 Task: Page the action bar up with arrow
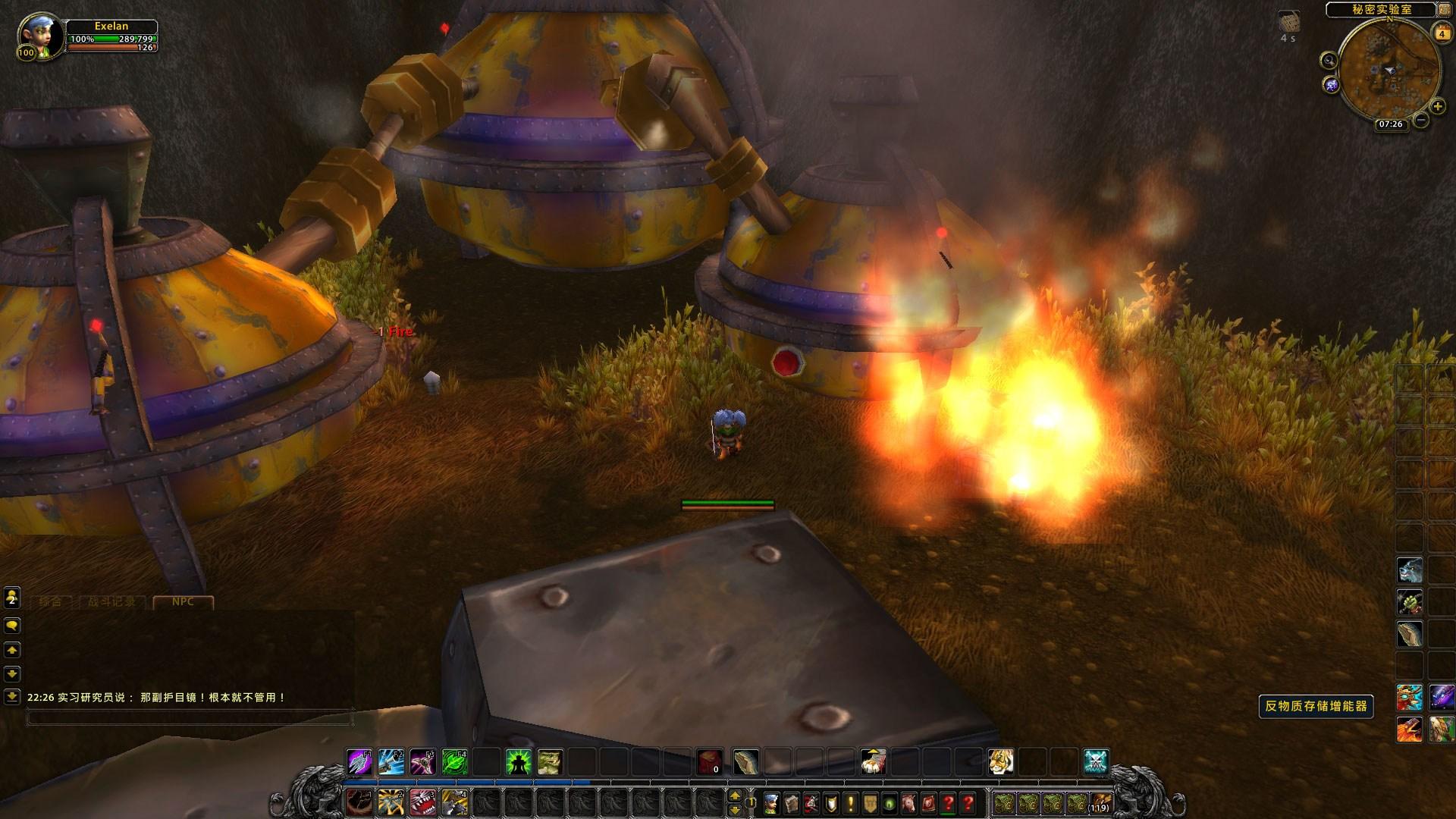pos(734,795)
